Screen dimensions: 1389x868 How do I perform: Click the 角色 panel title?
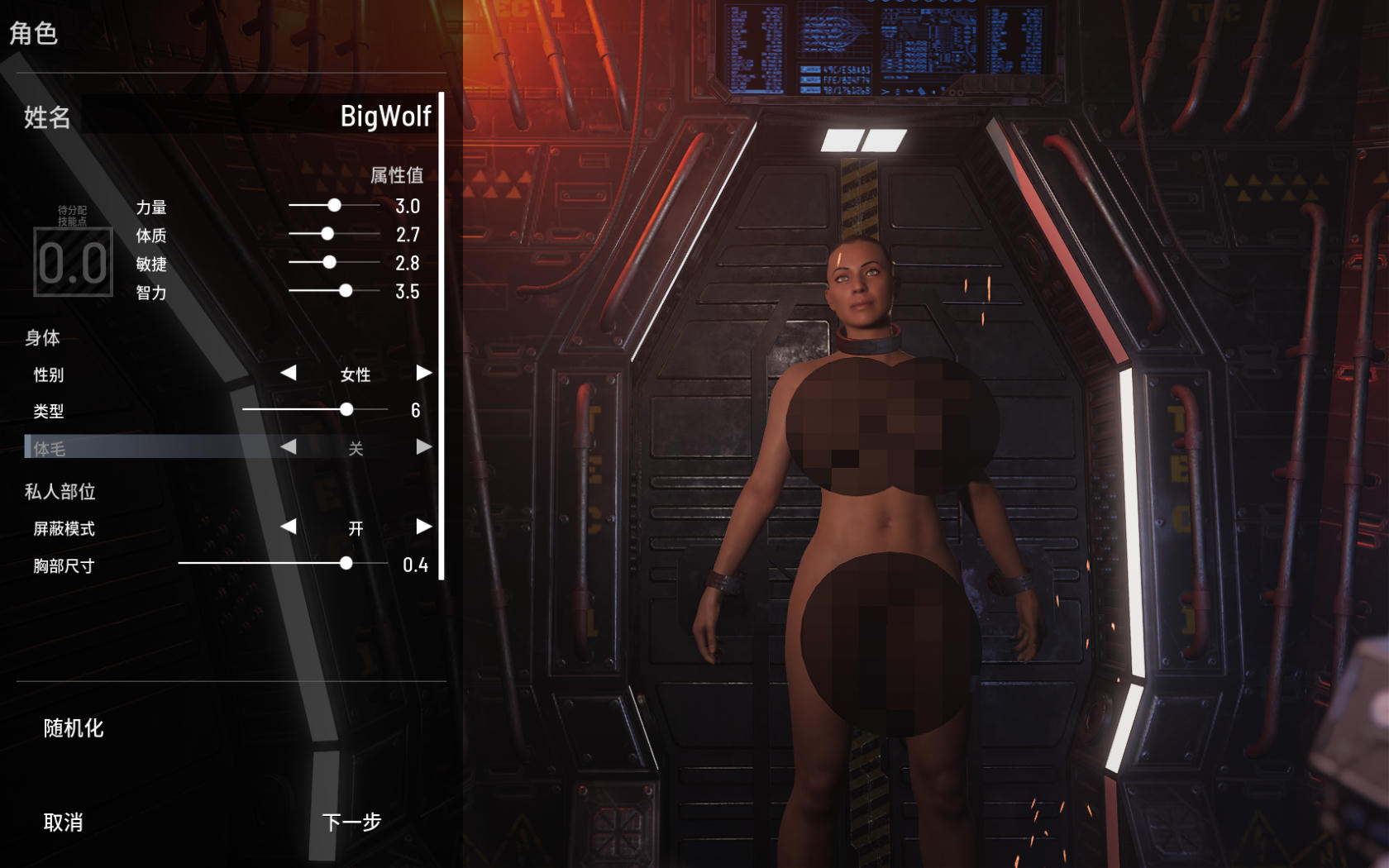click(31, 35)
